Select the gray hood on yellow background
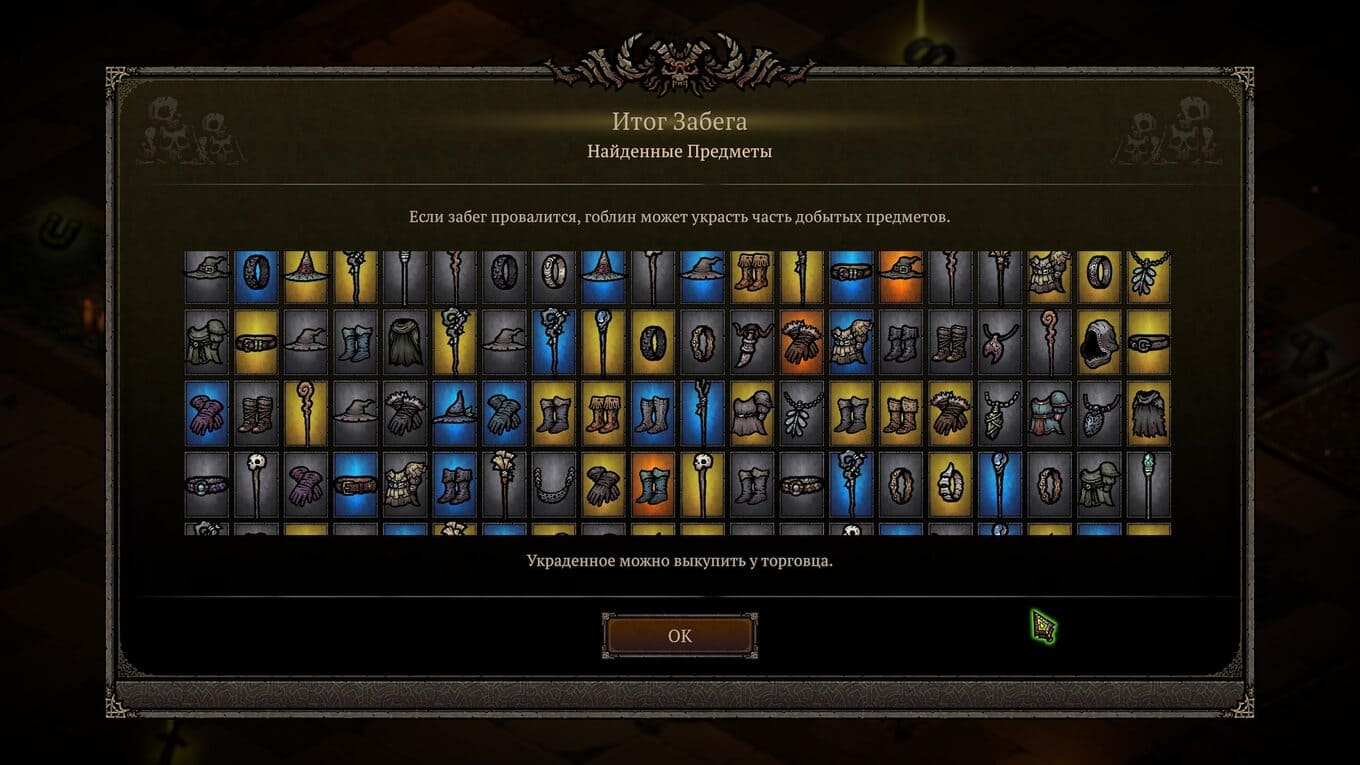 [1100, 342]
